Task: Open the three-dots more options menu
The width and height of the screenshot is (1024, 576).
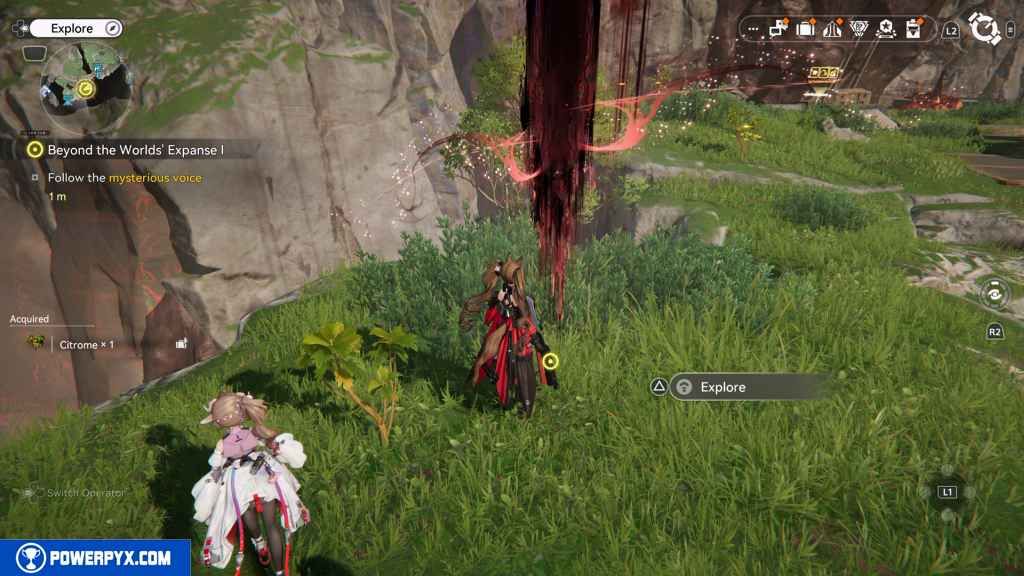Action: pos(753,30)
